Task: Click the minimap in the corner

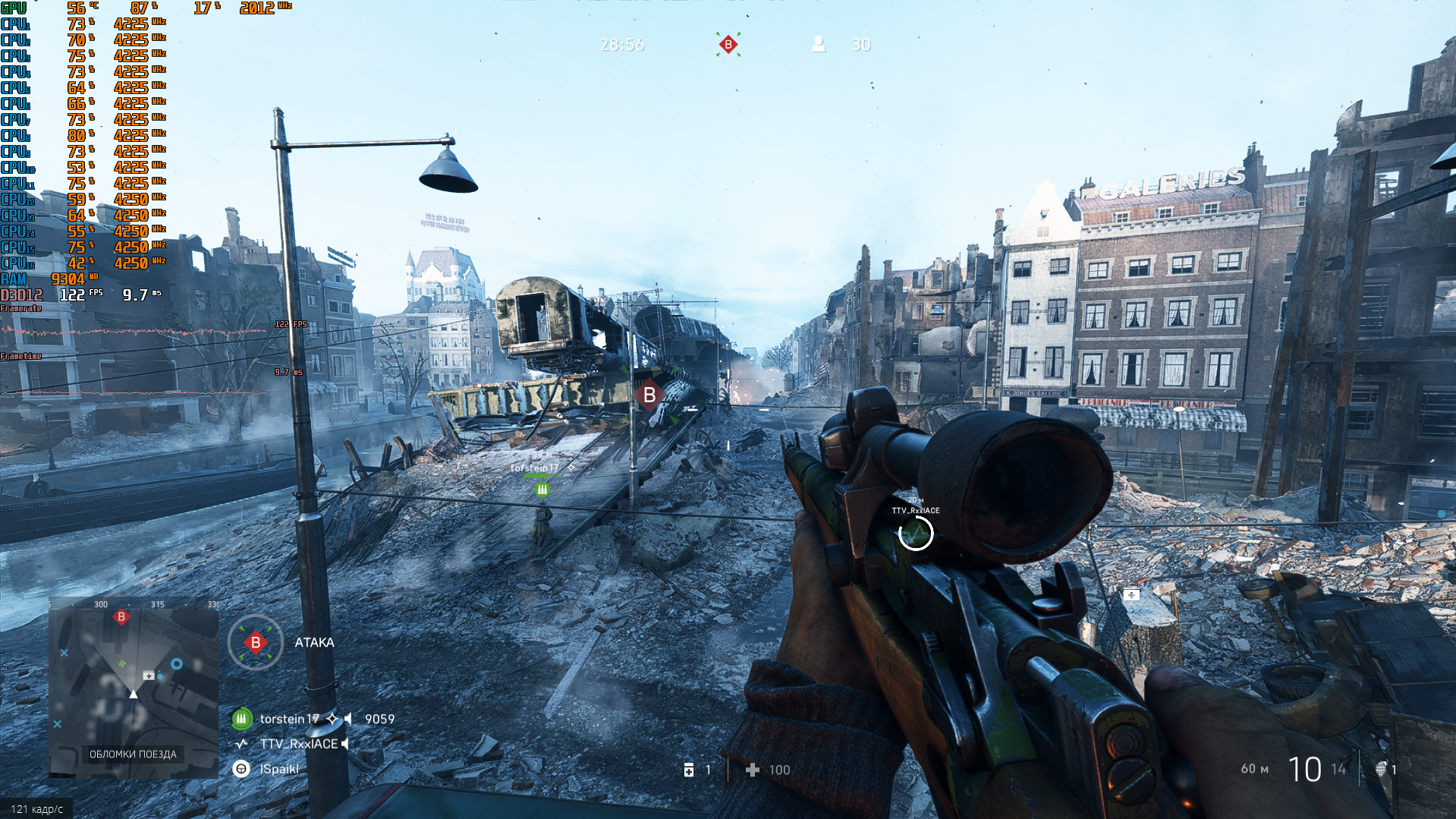Action: [134, 687]
